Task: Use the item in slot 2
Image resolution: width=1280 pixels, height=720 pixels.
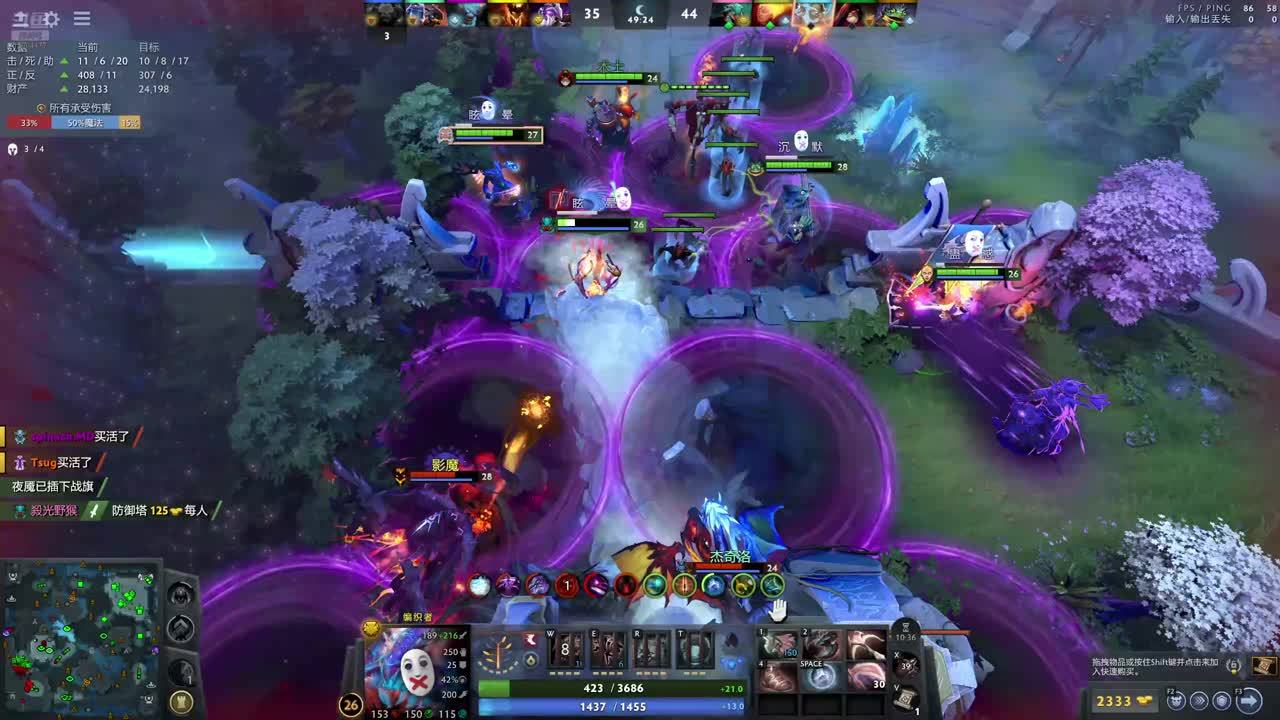Action: point(820,646)
